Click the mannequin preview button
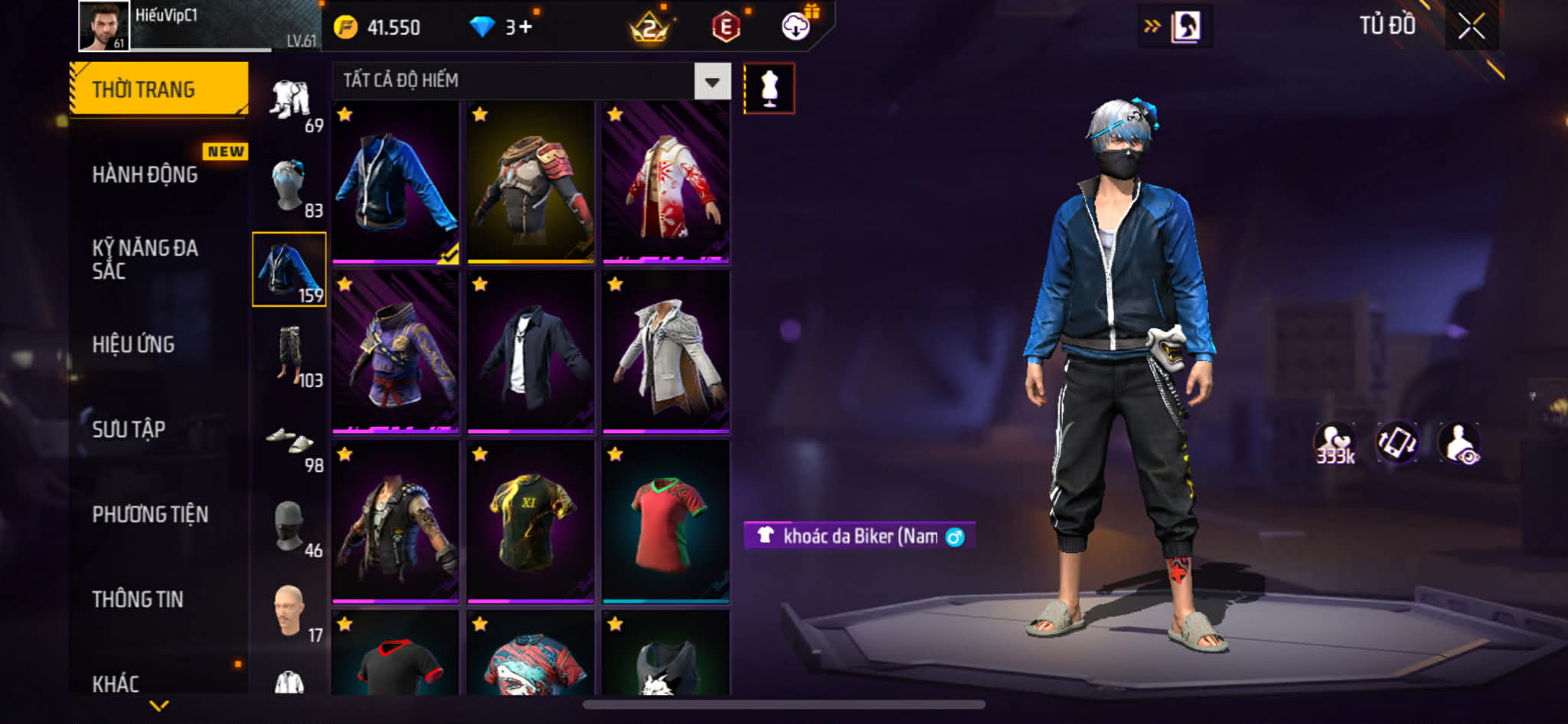 click(x=769, y=89)
